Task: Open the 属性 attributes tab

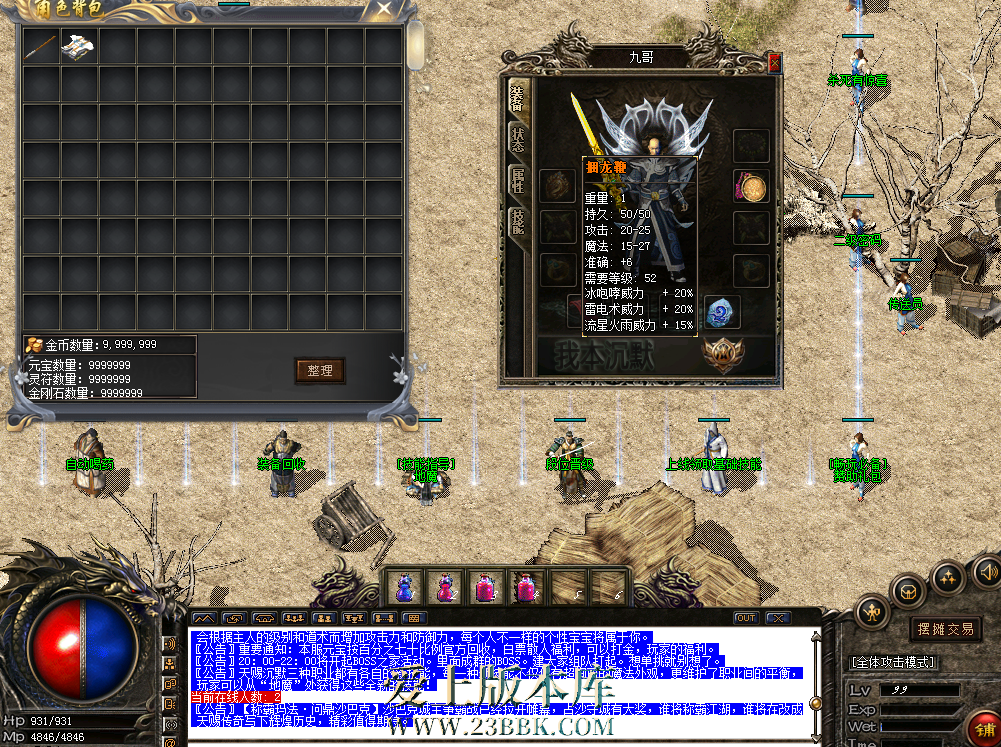Action: 518,182
